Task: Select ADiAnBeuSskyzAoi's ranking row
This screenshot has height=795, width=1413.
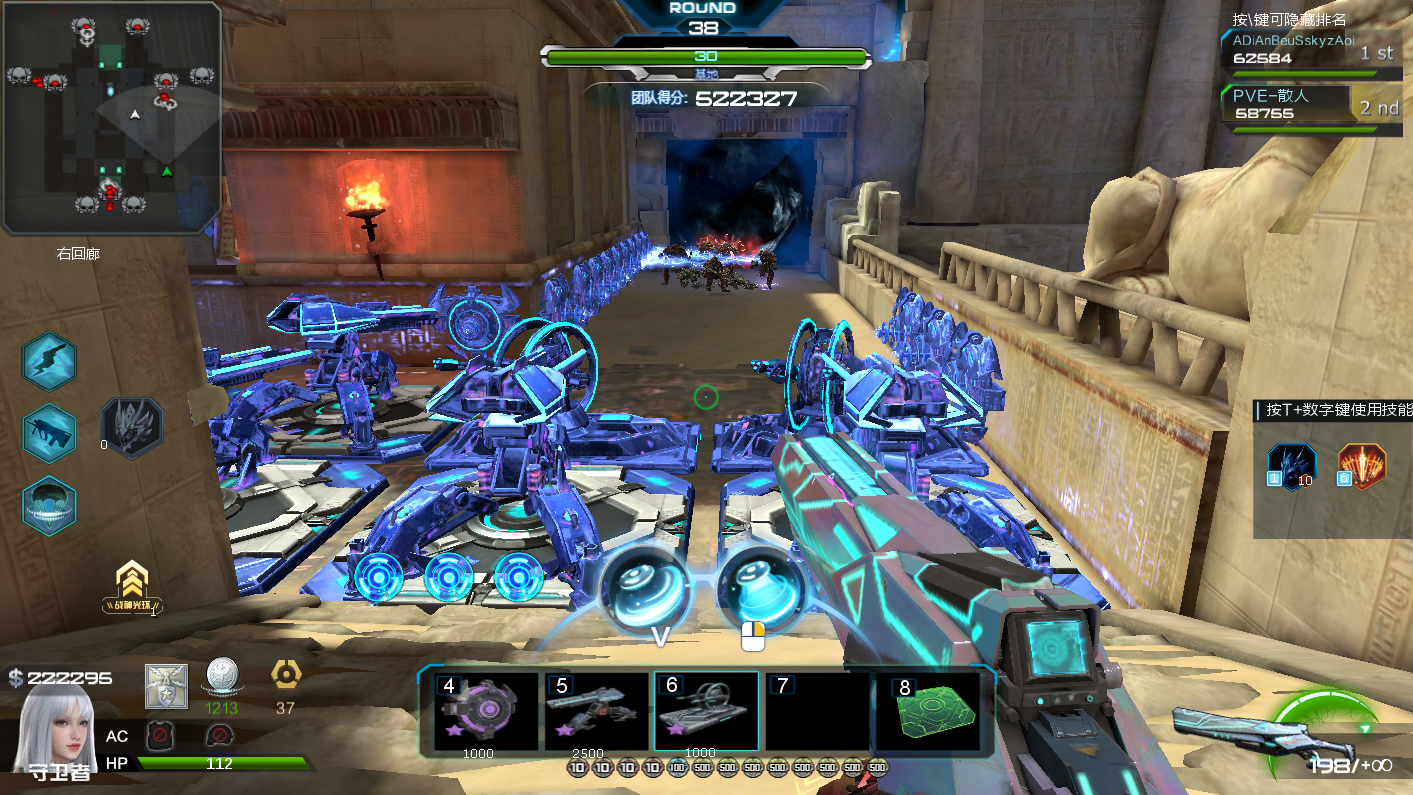Action: tap(1310, 49)
